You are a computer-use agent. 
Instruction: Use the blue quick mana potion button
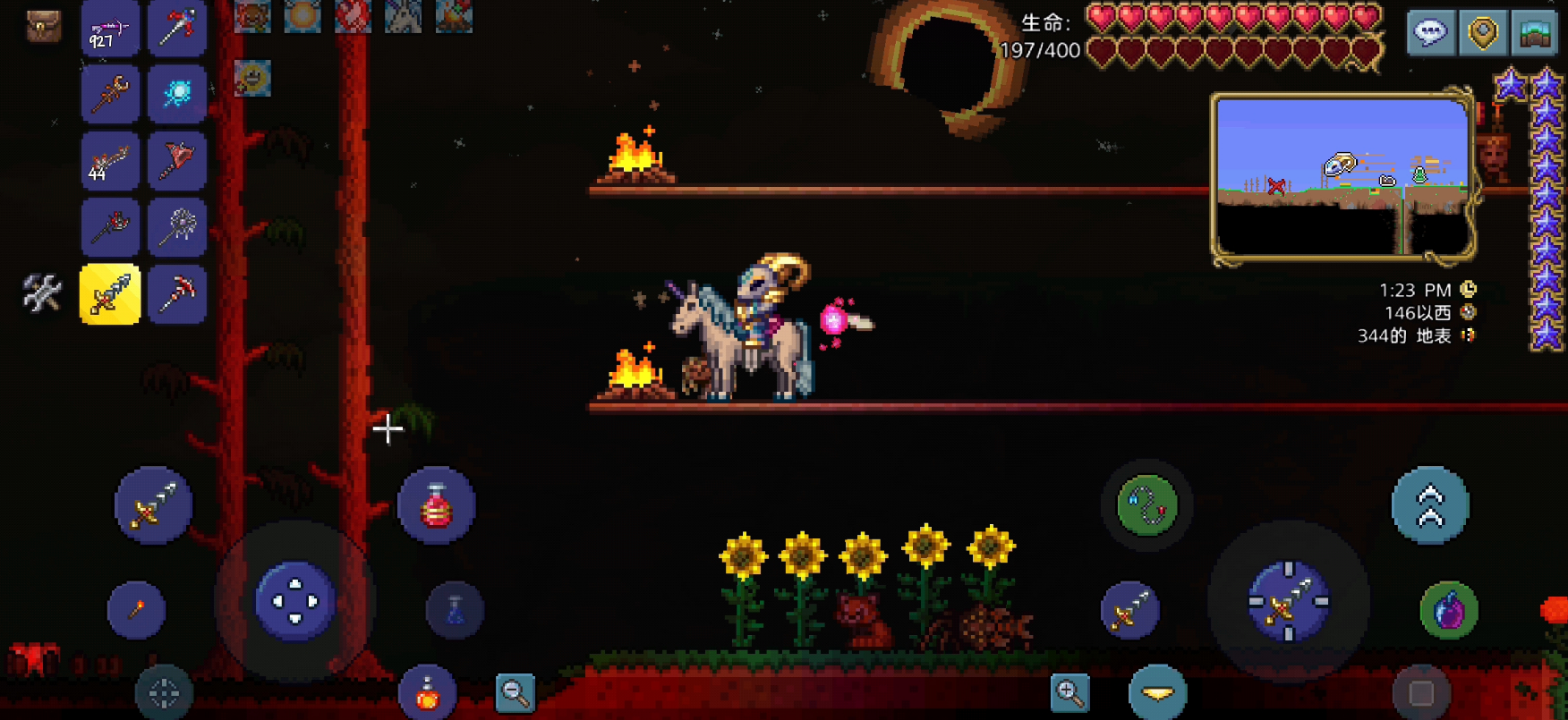[x=455, y=611]
